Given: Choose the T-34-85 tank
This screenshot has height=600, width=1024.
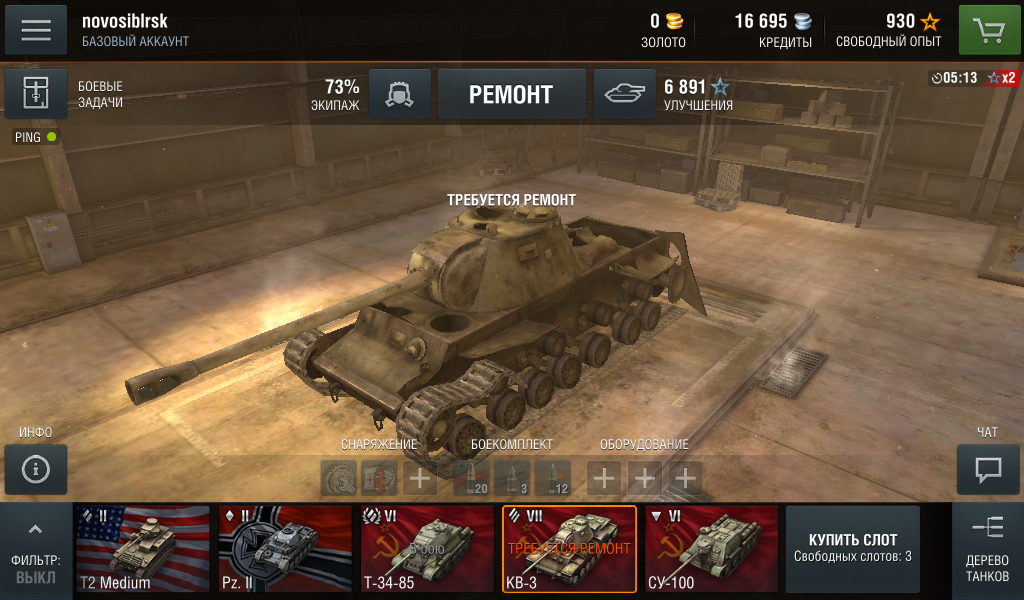Looking at the screenshot, I should click(427, 550).
